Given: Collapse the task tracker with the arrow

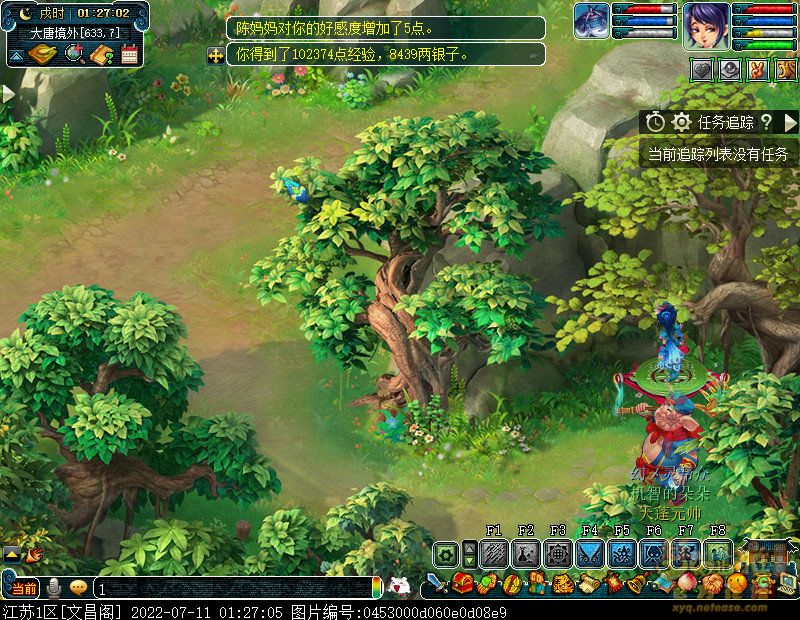Looking at the screenshot, I should click(791, 122).
